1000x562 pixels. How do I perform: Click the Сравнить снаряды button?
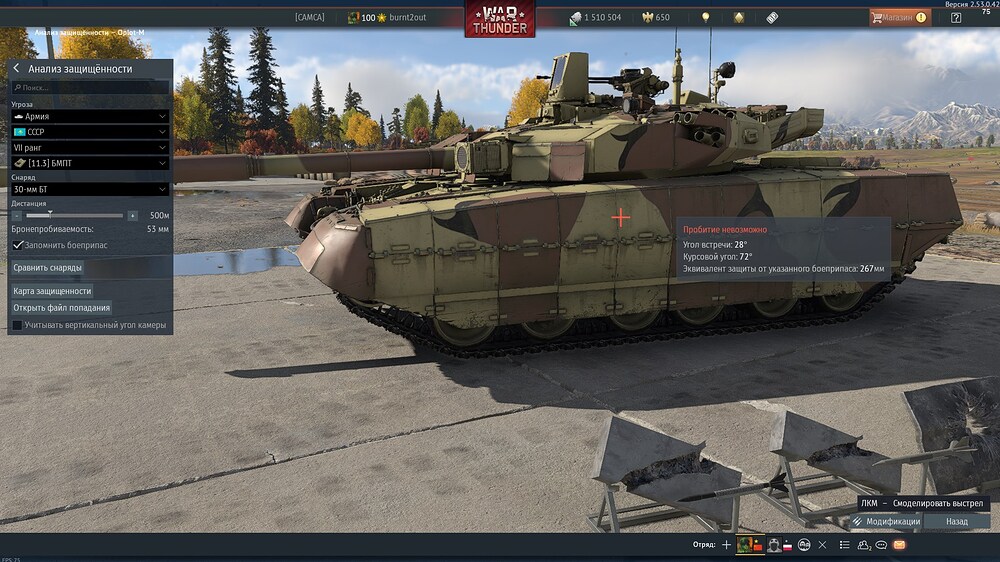tap(48, 268)
